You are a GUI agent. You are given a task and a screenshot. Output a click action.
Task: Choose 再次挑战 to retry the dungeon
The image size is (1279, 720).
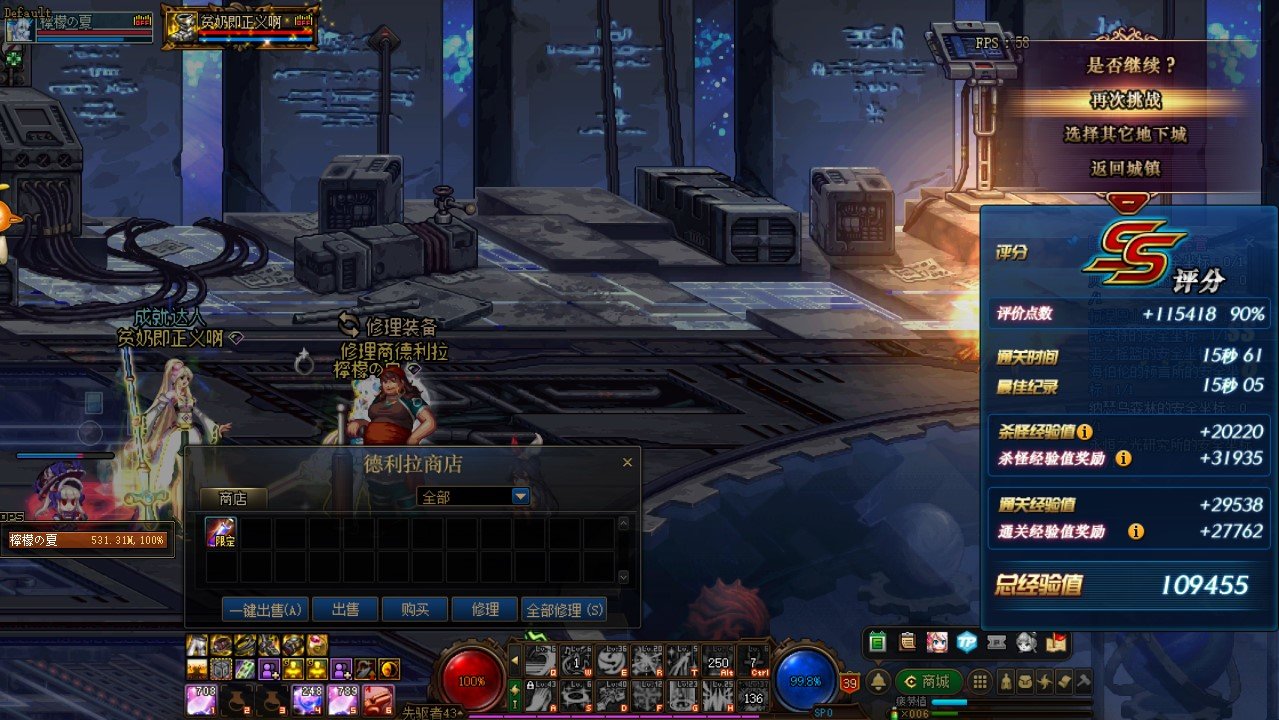pos(1125,101)
